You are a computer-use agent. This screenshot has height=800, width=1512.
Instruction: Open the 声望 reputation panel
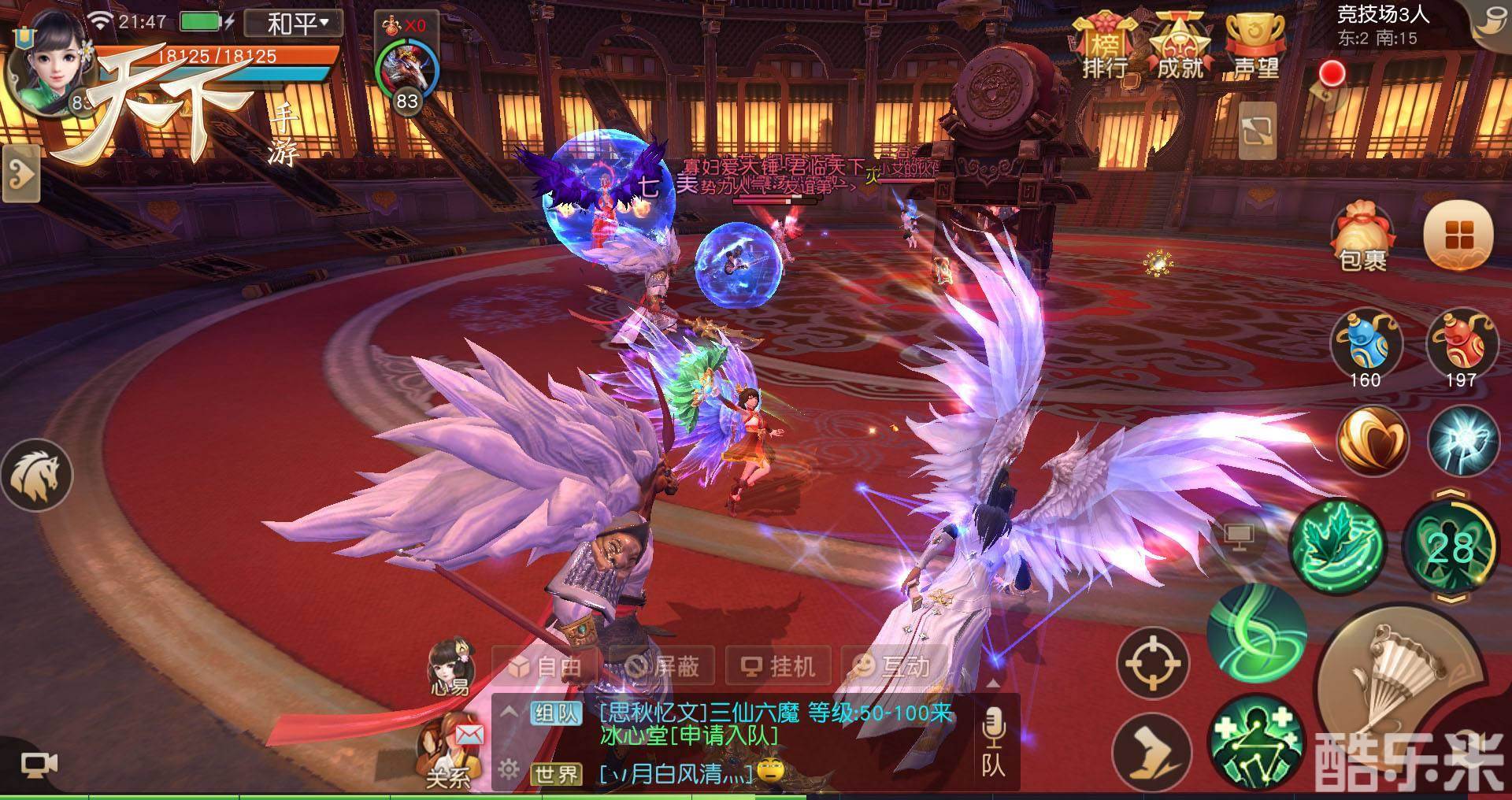tap(1255, 49)
